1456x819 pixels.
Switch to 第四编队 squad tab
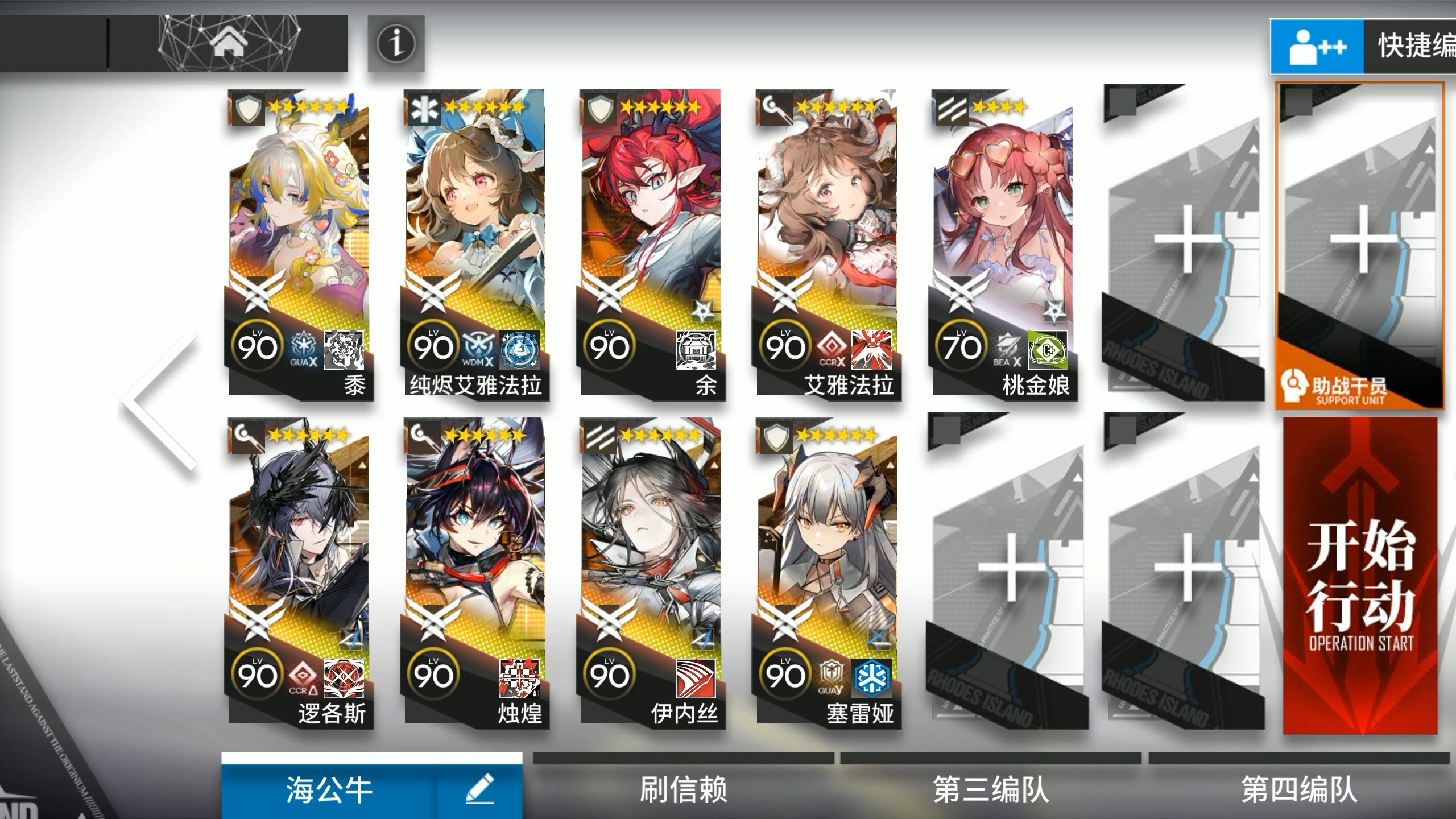1299,789
